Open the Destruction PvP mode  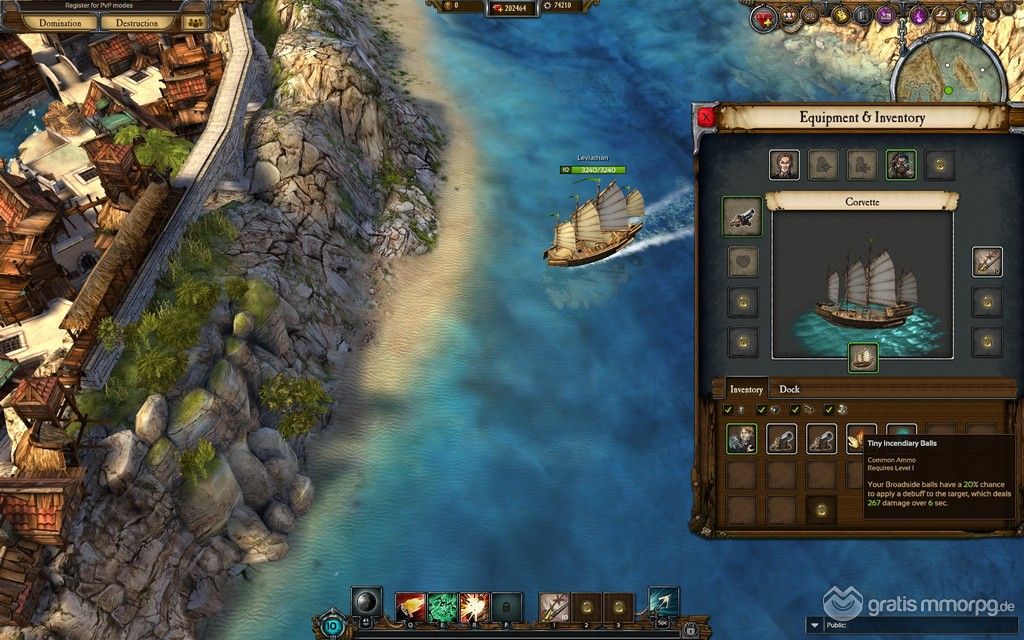(x=137, y=22)
